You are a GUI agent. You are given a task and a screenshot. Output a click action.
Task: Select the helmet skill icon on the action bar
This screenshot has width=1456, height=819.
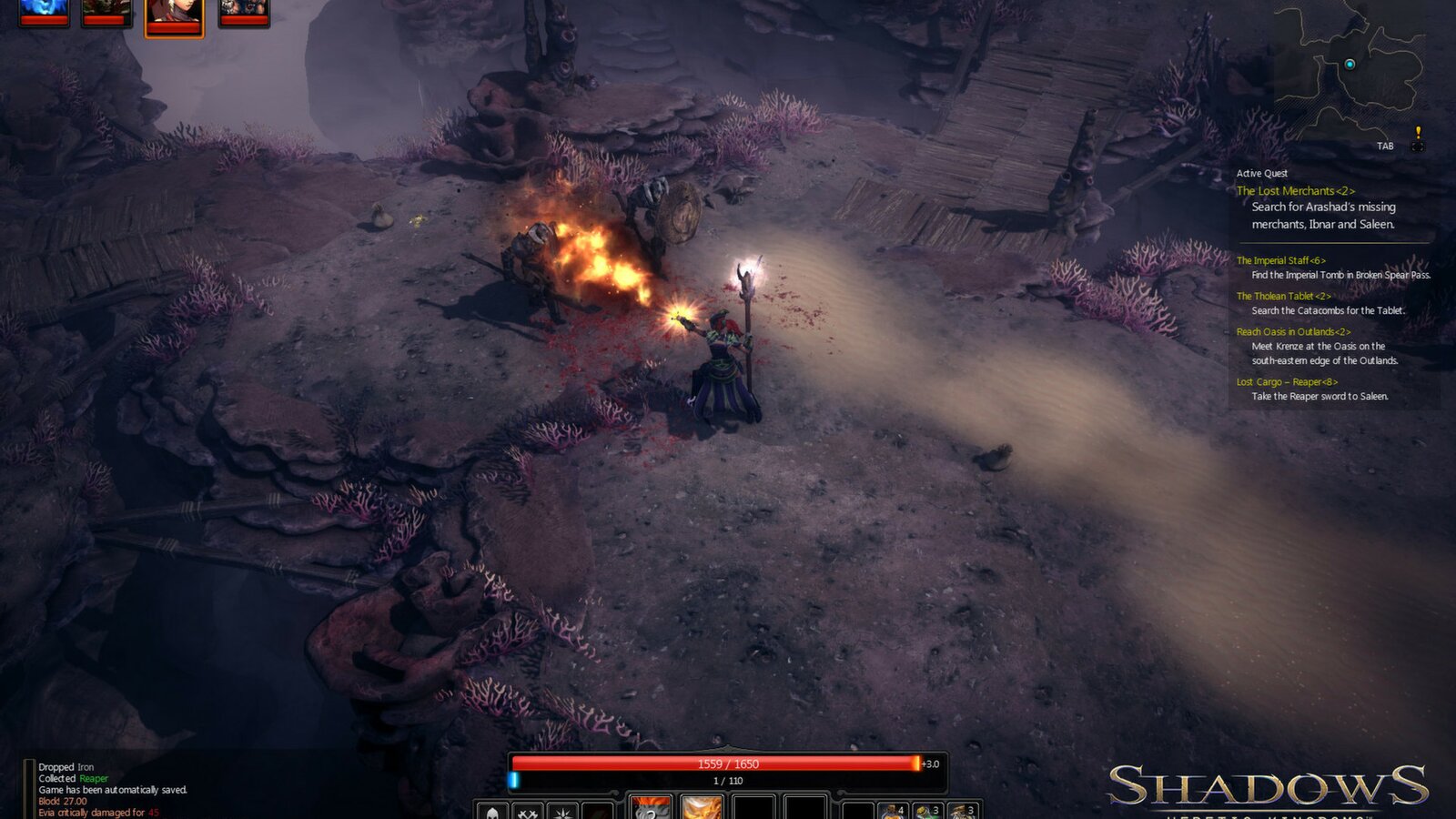[x=491, y=810]
